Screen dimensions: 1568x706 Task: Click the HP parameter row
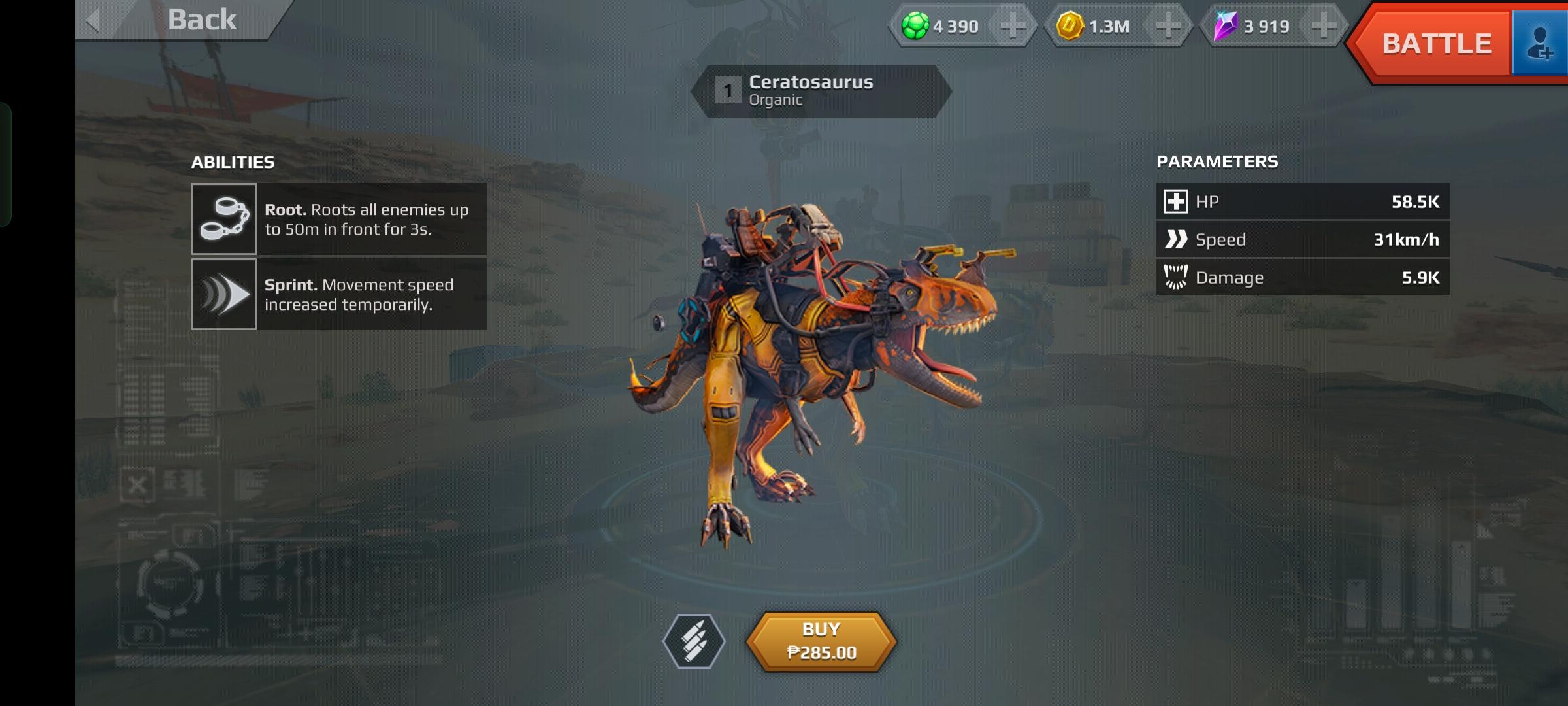tap(1303, 202)
